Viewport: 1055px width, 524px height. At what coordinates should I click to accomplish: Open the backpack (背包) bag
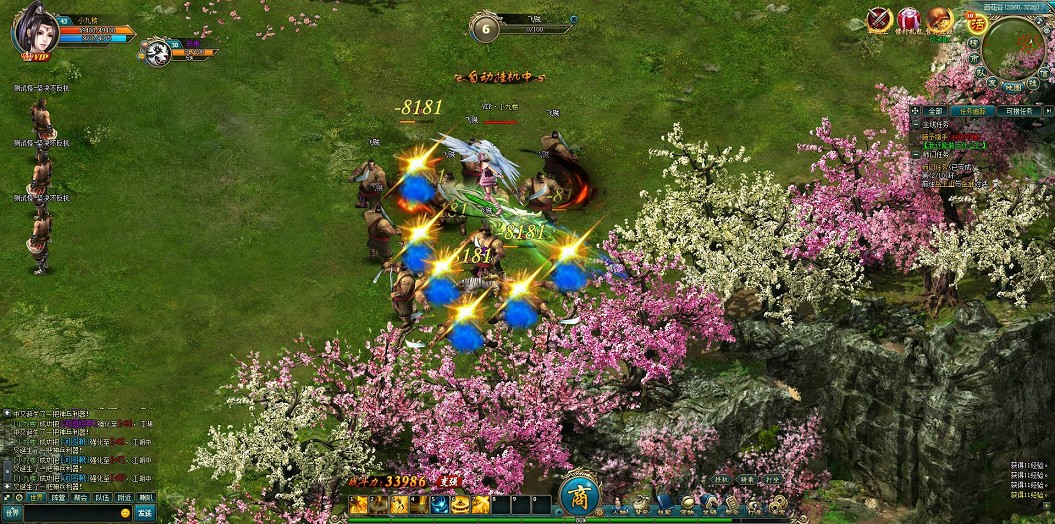click(642, 505)
